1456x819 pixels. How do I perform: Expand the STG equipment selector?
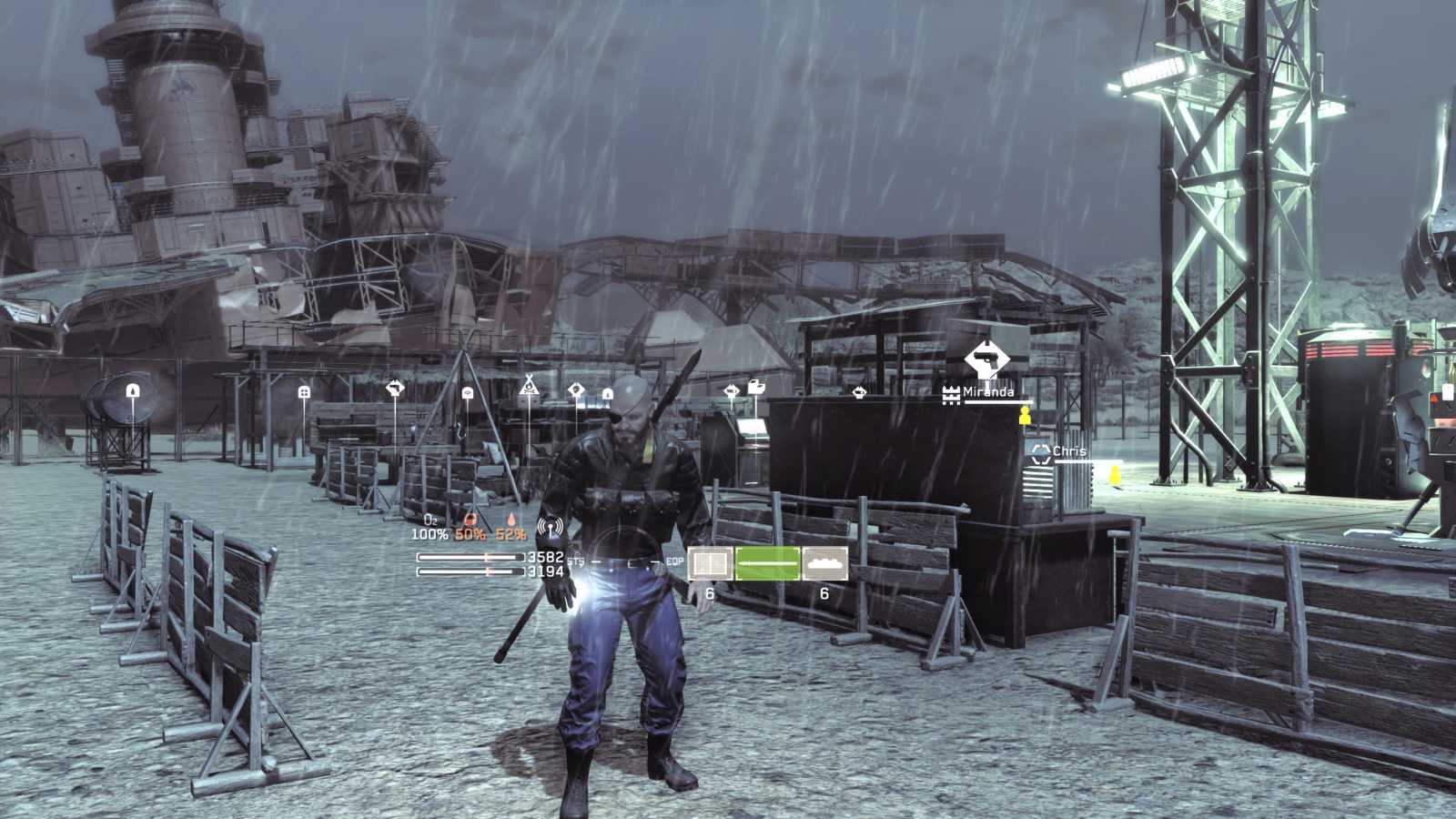575,560
